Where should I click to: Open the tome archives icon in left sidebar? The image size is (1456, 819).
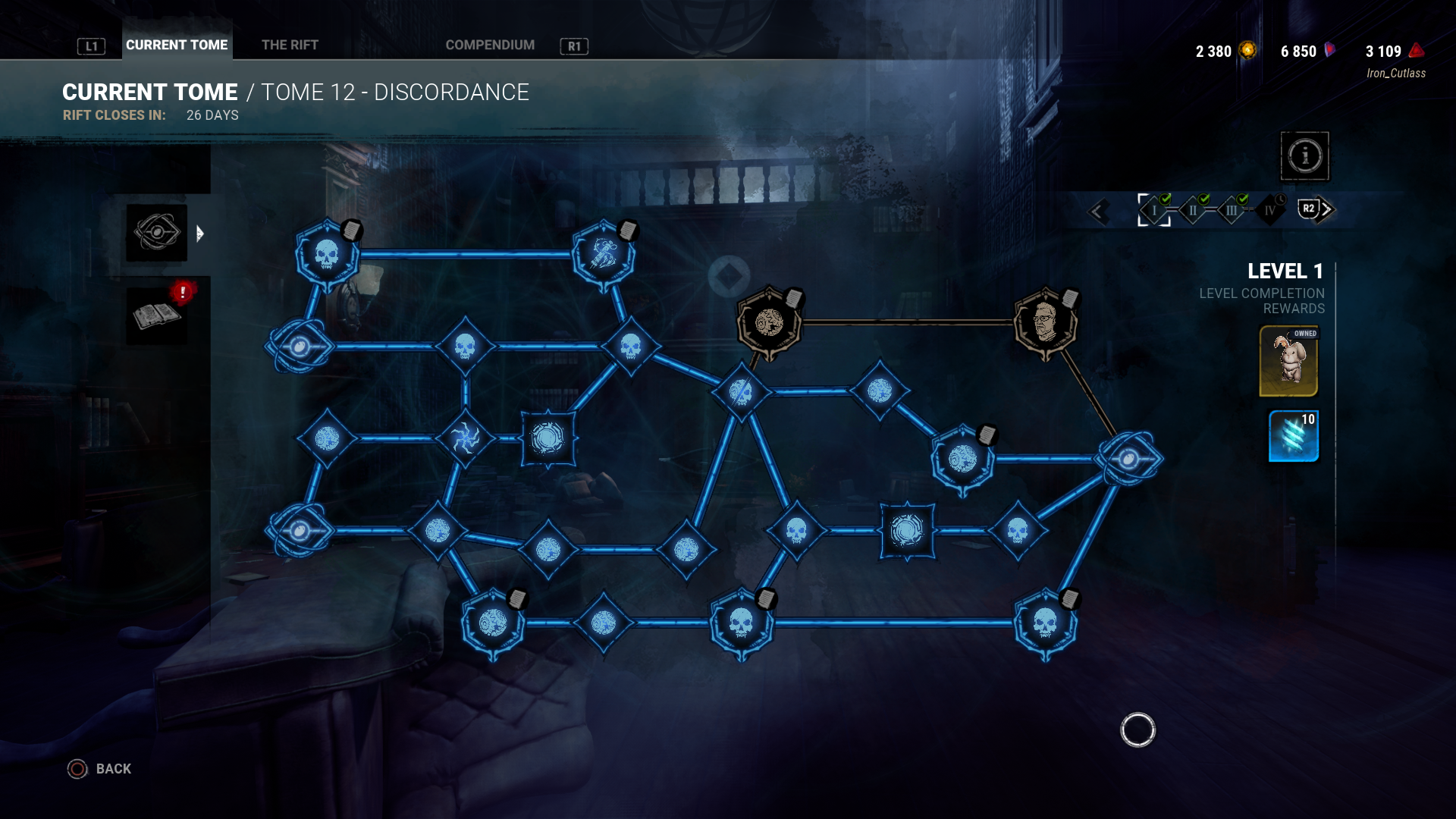tap(157, 233)
